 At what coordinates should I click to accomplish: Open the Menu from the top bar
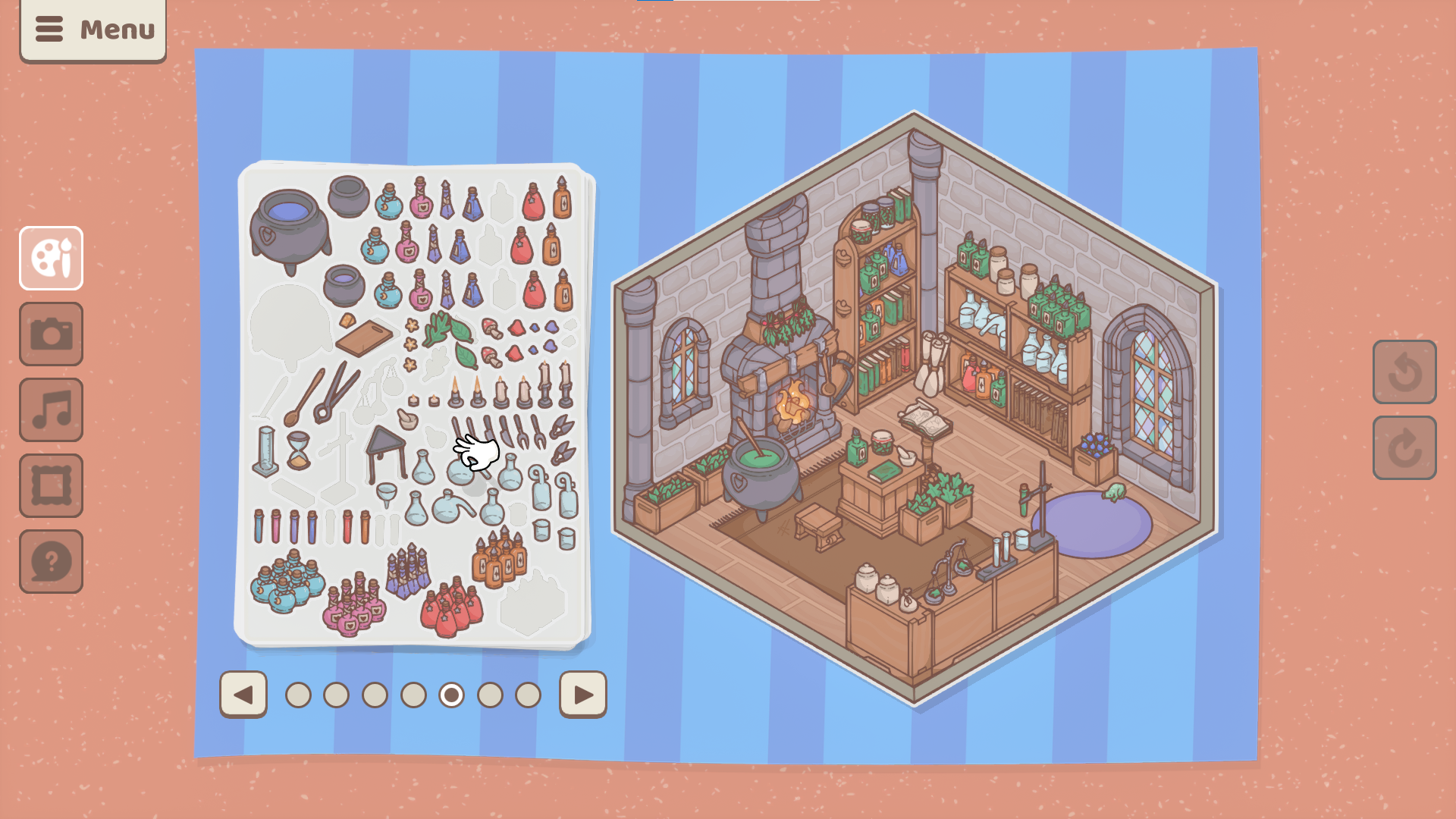93,30
